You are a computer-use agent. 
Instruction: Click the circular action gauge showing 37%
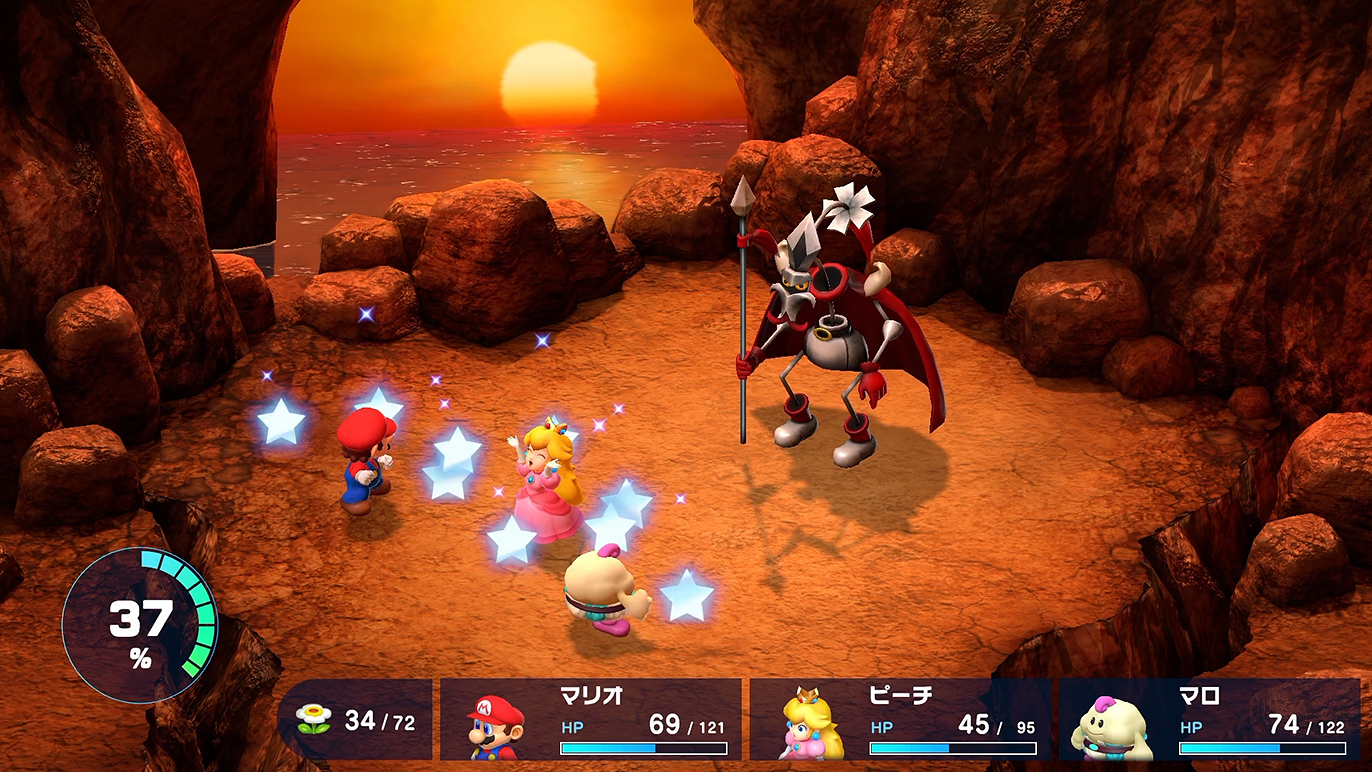coord(140,626)
